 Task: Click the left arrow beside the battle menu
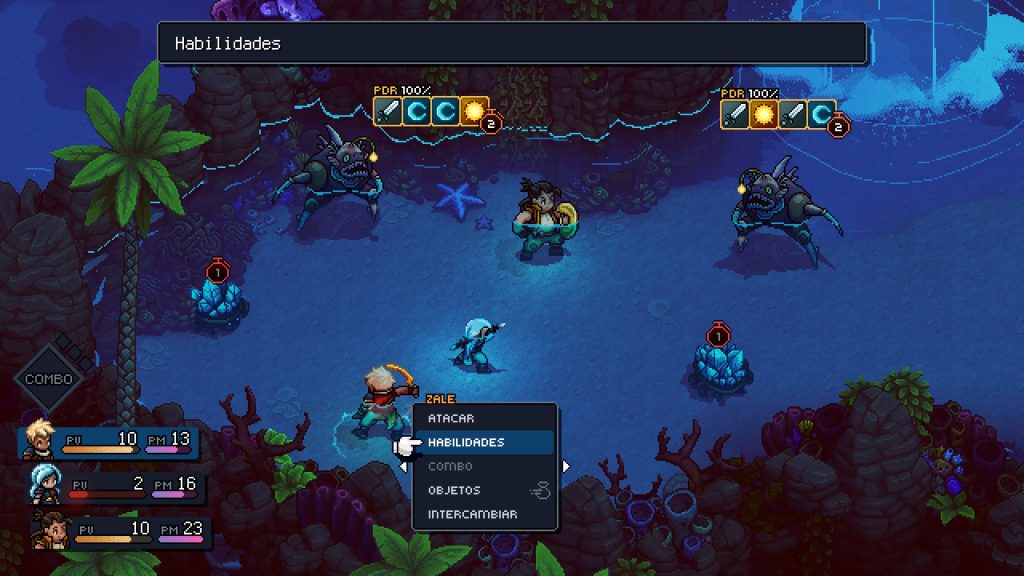click(404, 466)
